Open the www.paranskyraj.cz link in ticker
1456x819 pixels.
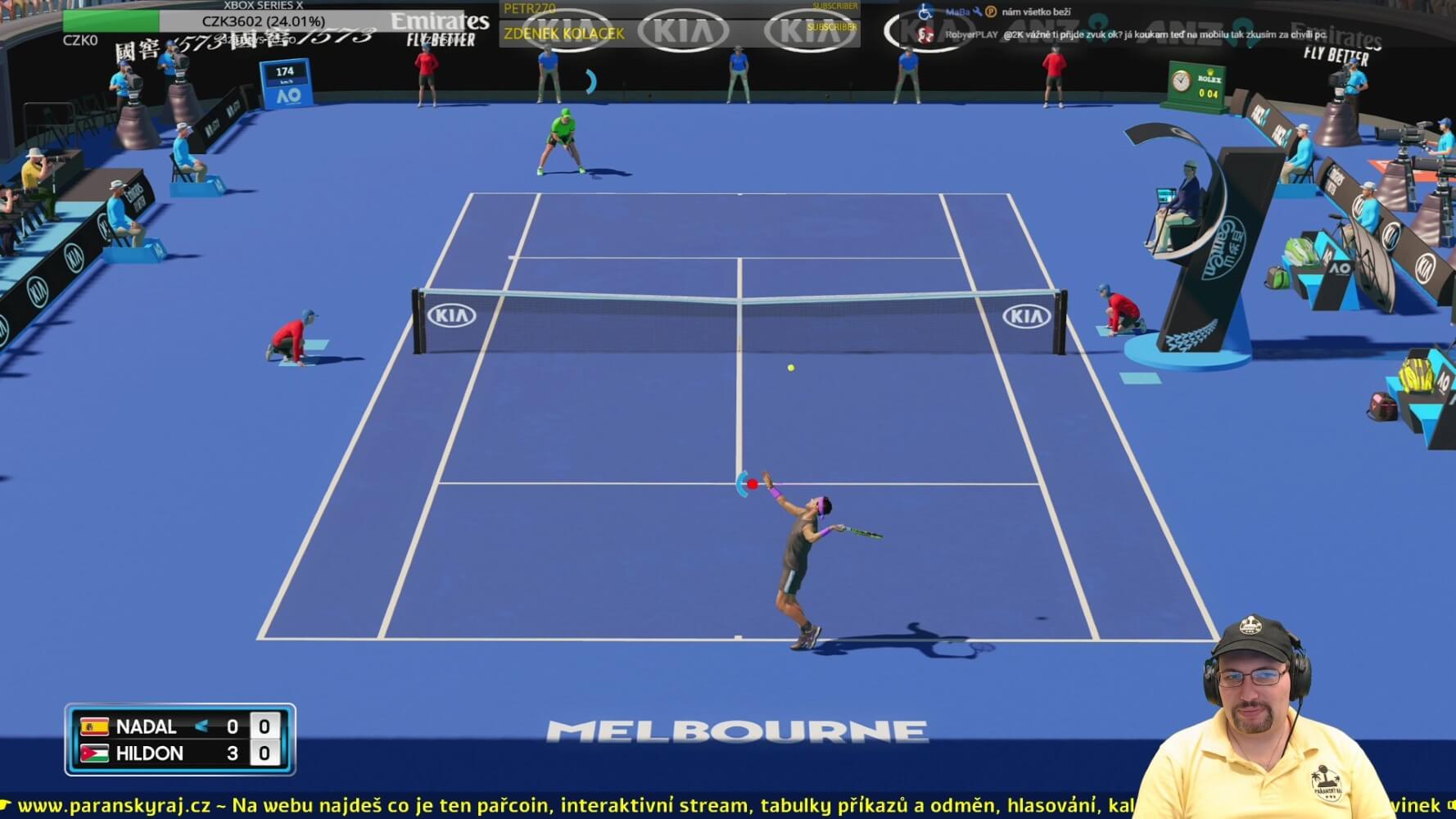[x=114, y=805]
